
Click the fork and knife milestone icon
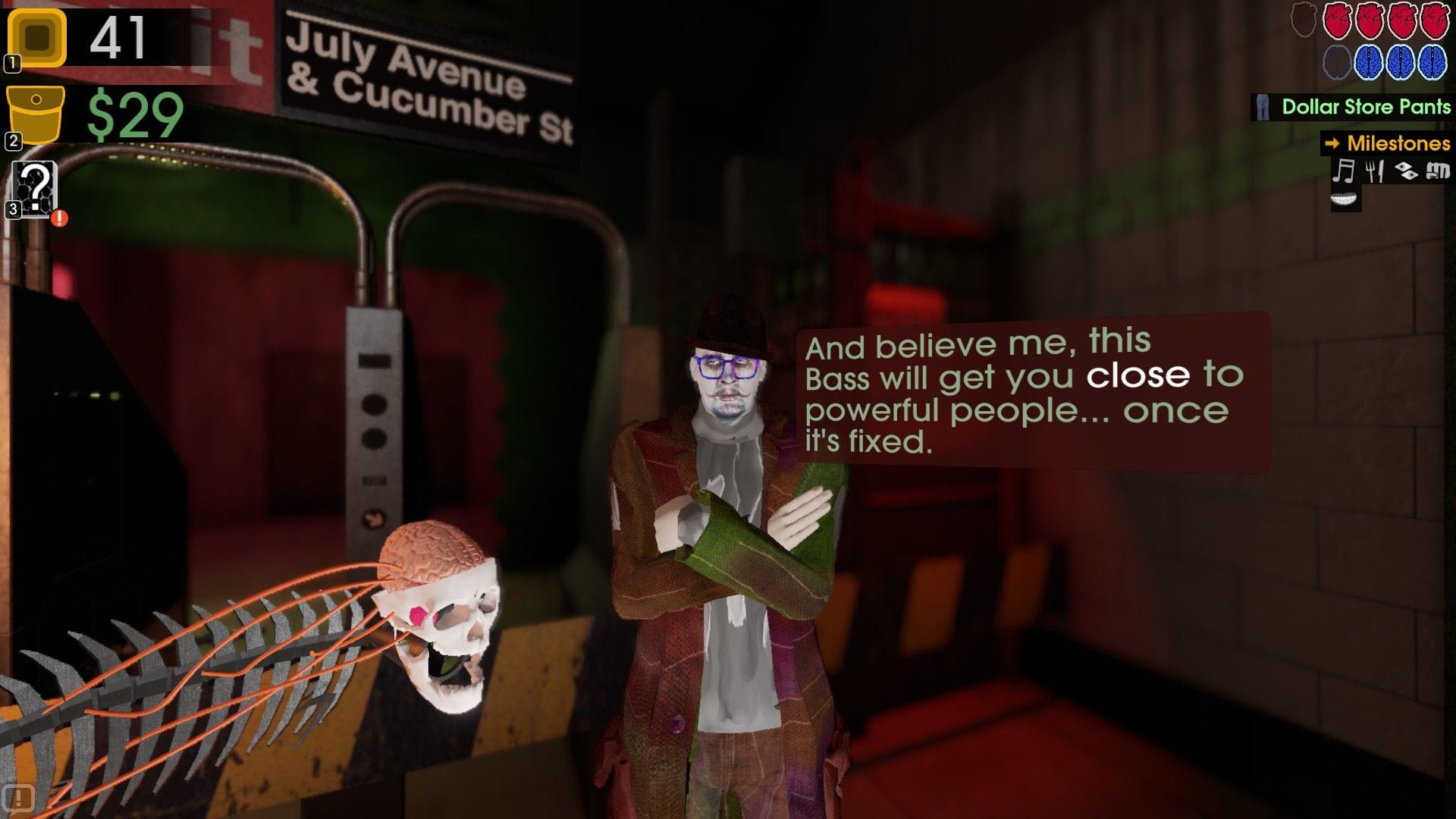pyautogui.click(x=1375, y=171)
